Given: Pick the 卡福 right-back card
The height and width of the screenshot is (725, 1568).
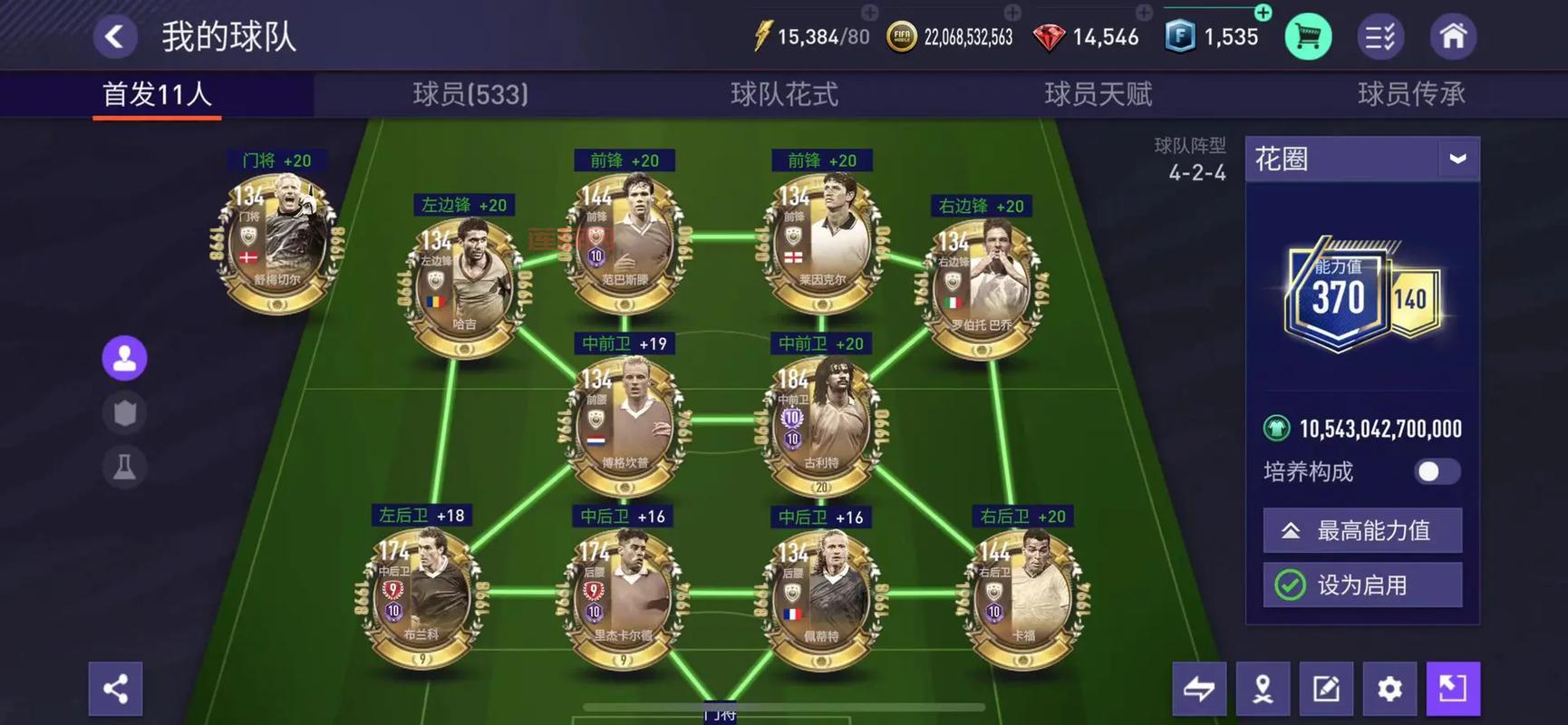Looking at the screenshot, I should pyautogui.click(x=1023, y=596).
